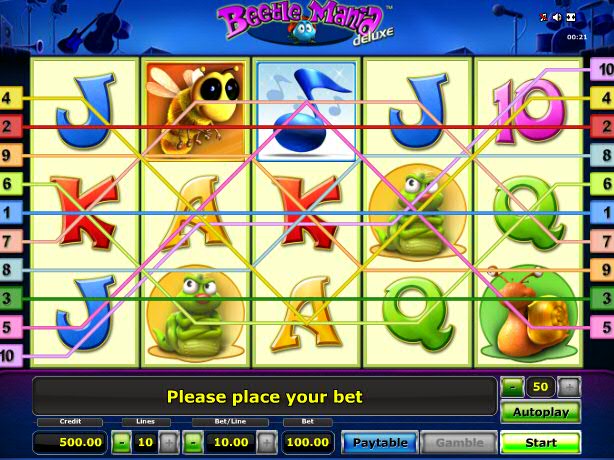Toggle the crossed-out music note icon

544,17
